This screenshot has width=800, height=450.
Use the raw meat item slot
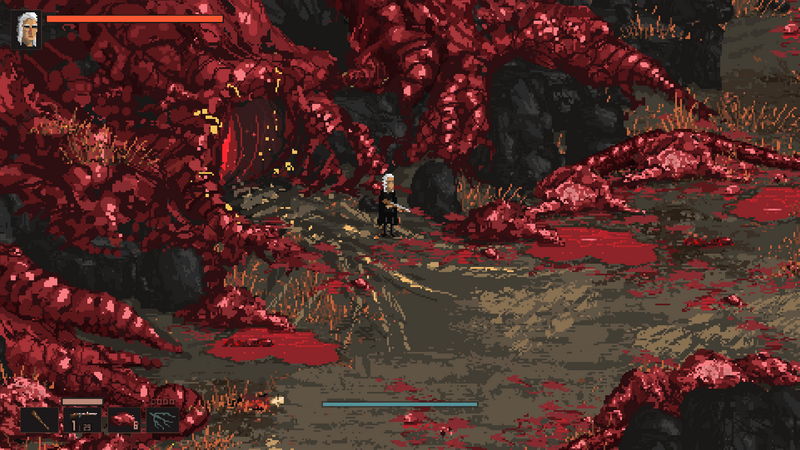[x=124, y=419]
